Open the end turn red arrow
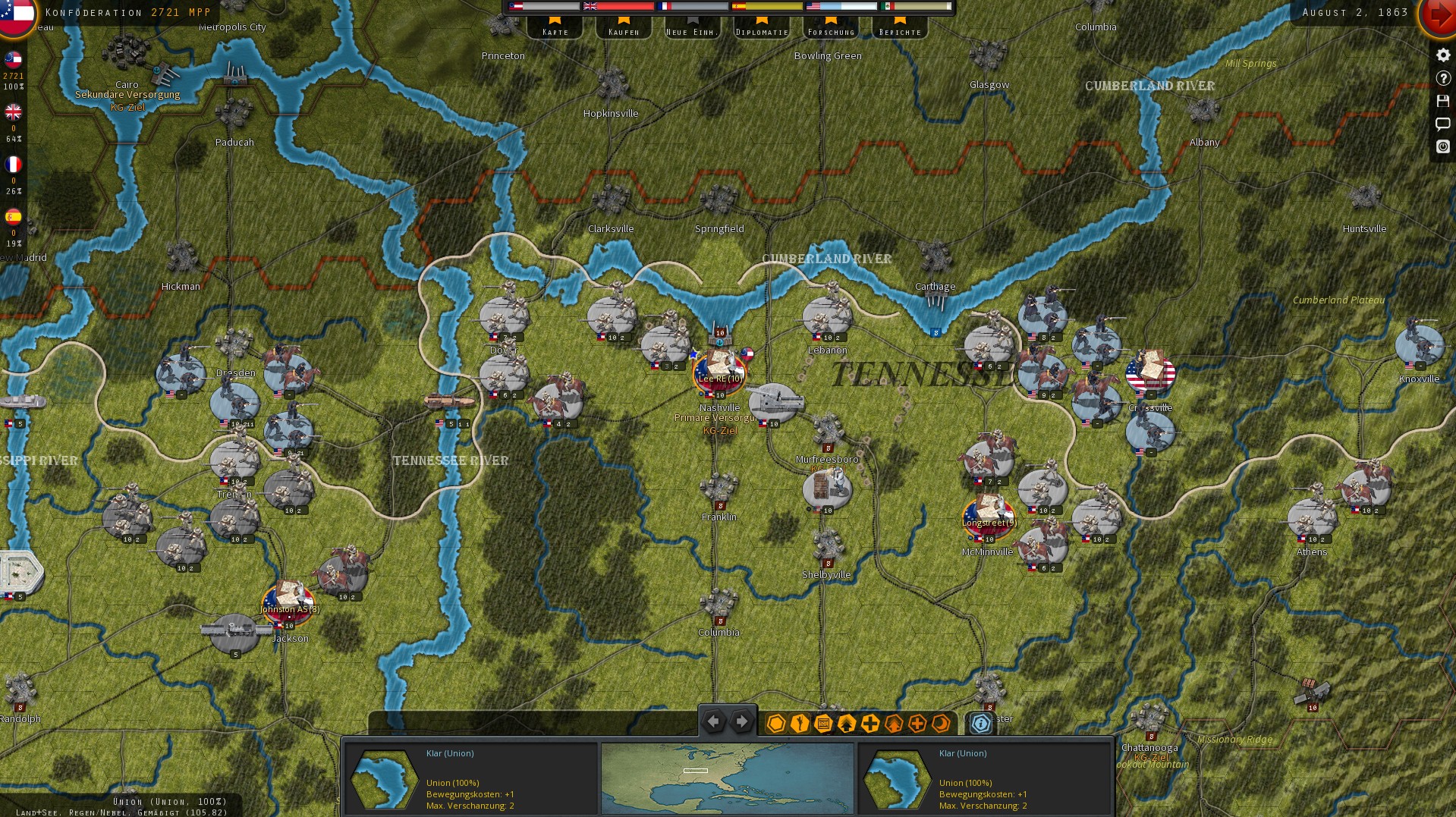 [x=1441, y=14]
